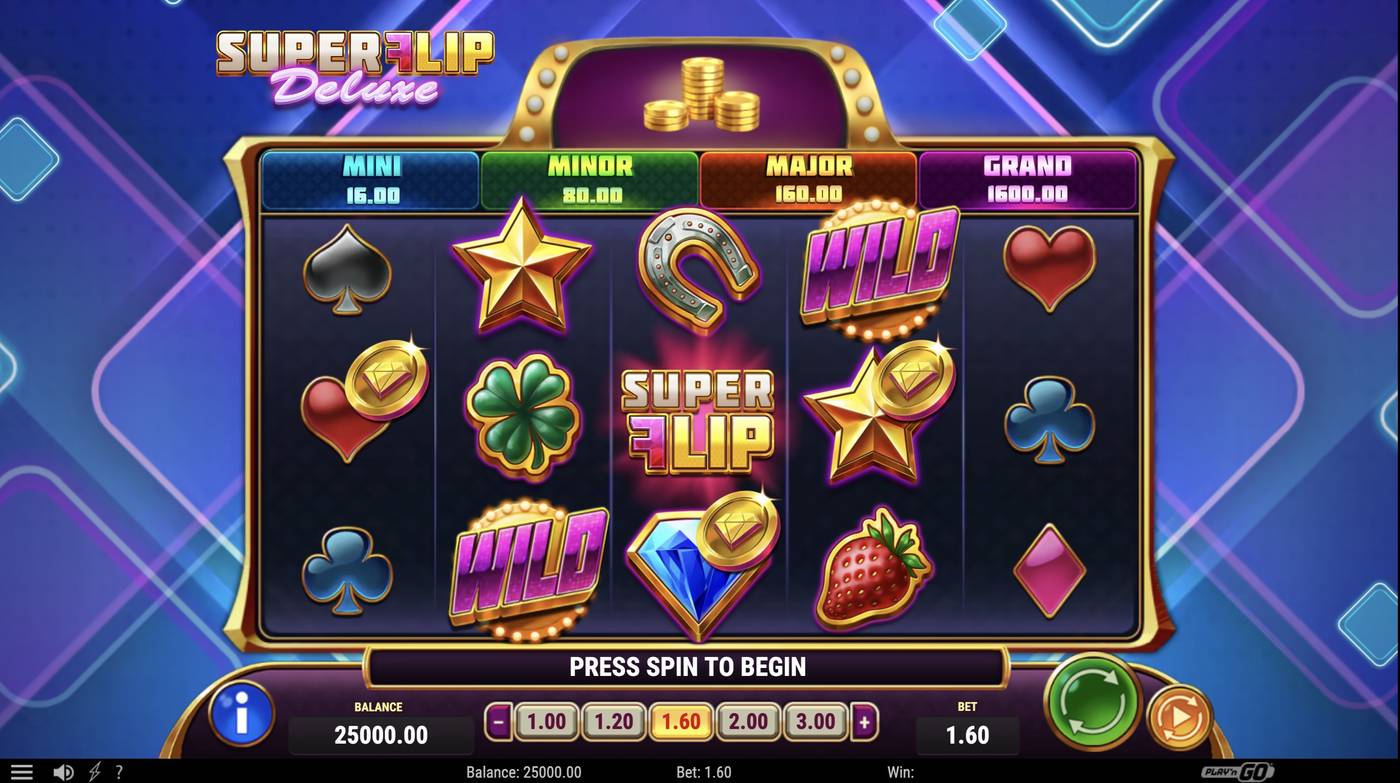The height and width of the screenshot is (783, 1400).
Task: Select the 1.00 bet chip
Action: (x=544, y=720)
